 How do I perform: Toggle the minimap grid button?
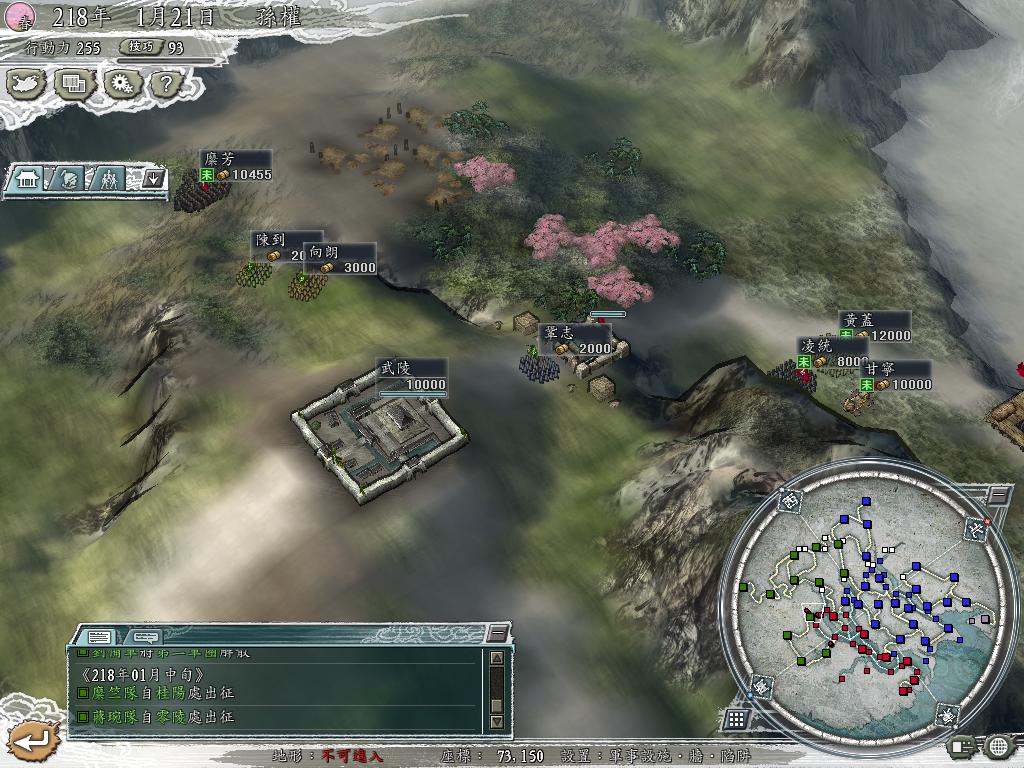coord(736,719)
